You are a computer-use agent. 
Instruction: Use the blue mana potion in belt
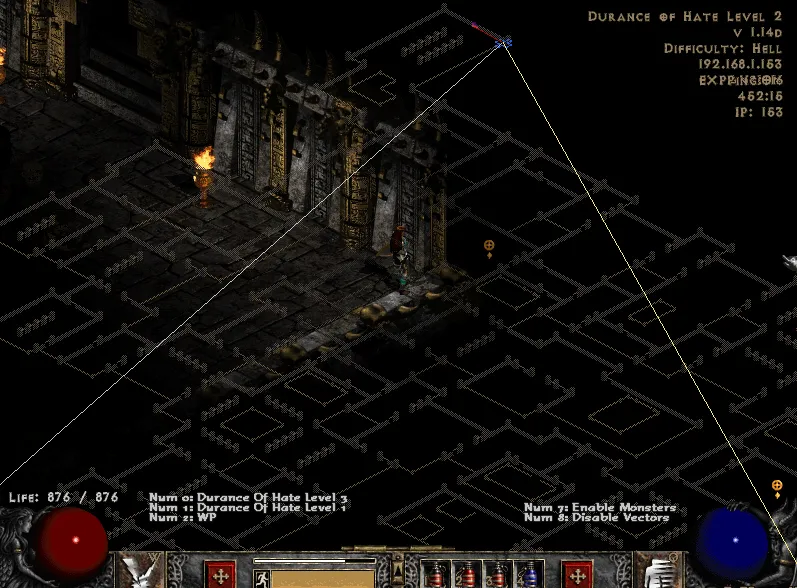tap(529, 574)
